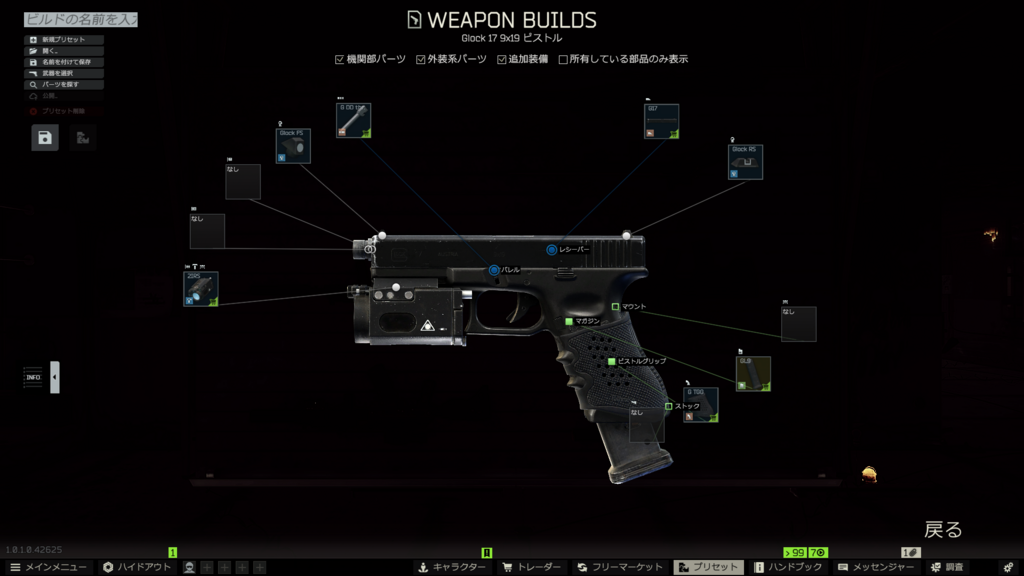Switch to the ハイドアウト tab
This screenshot has height=576, width=1024.
pyautogui.click(x=135, y=567)
